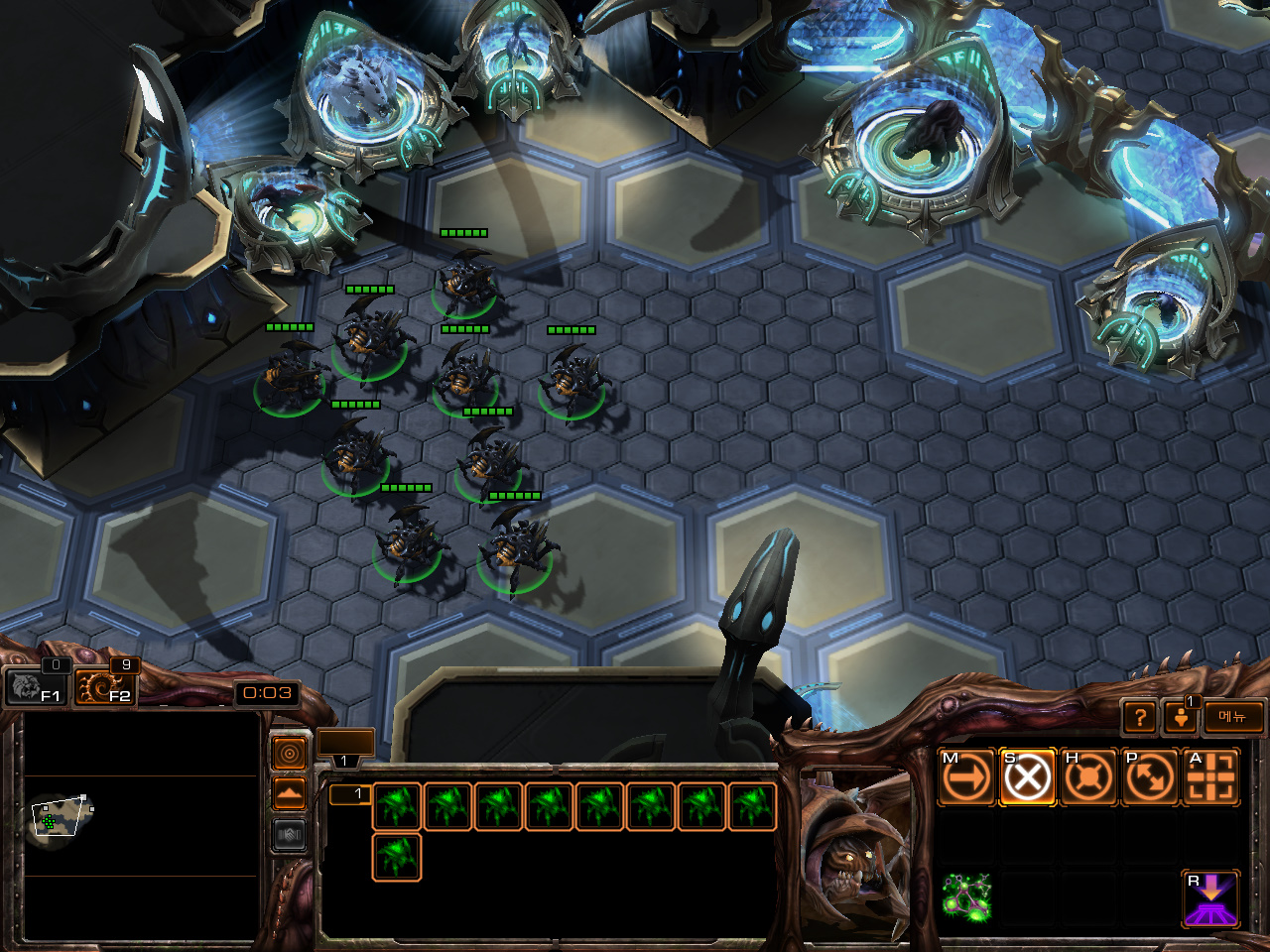Choose the Patrol command
Screen dimensions: 1270x952
click(1149, 776)
